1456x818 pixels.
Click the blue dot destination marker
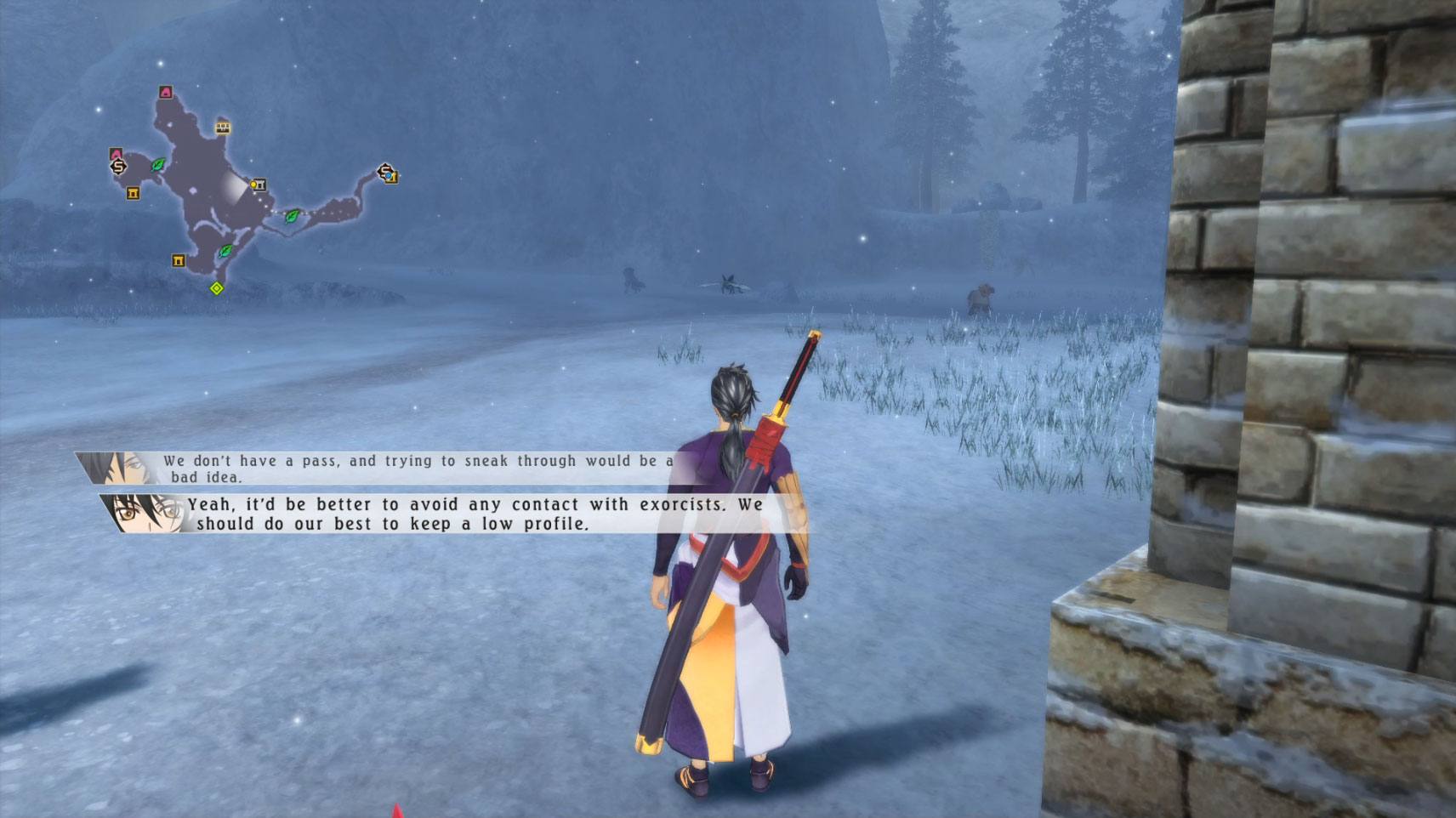[x=389, y=175]
